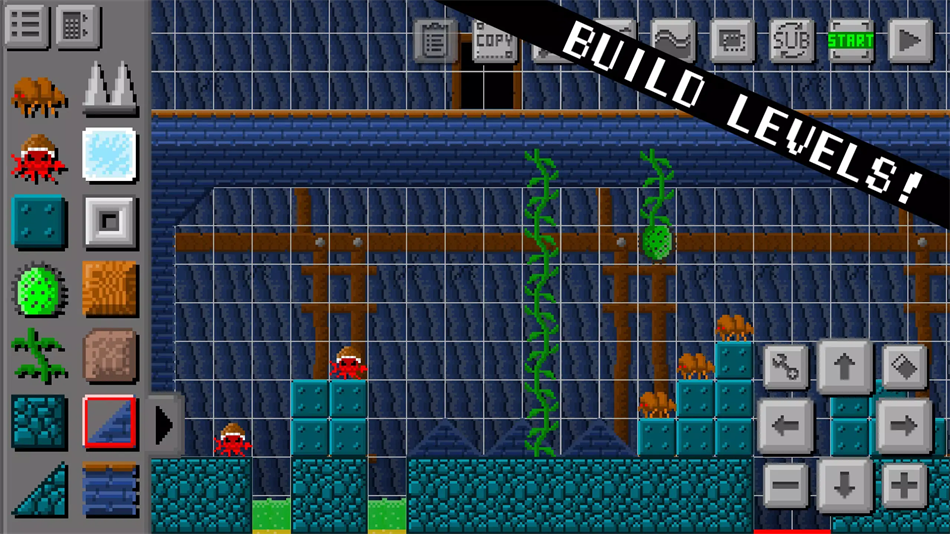
Task: Set the level START position
Action: pyautogui.click(x=851, y=41)
